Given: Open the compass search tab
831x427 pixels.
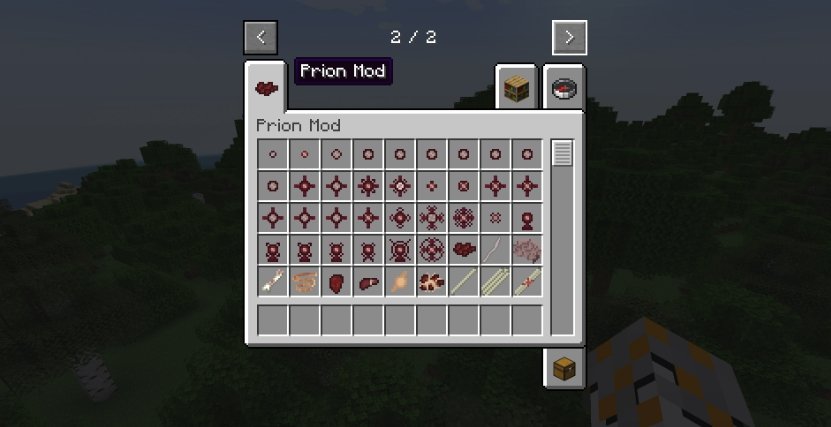Looking at the screenshot, I should (x=565, y=89).
